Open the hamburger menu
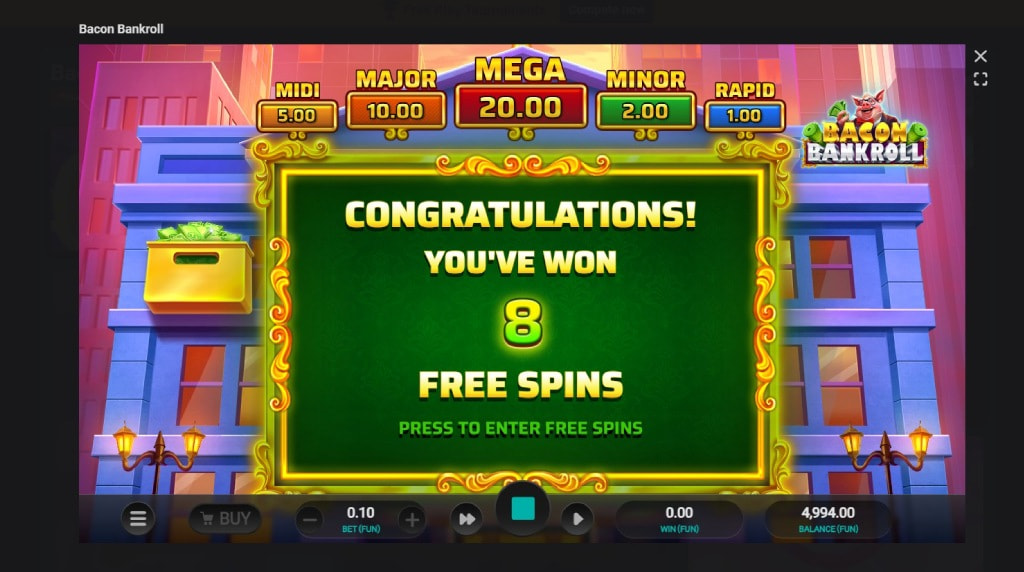 point(138,518)
